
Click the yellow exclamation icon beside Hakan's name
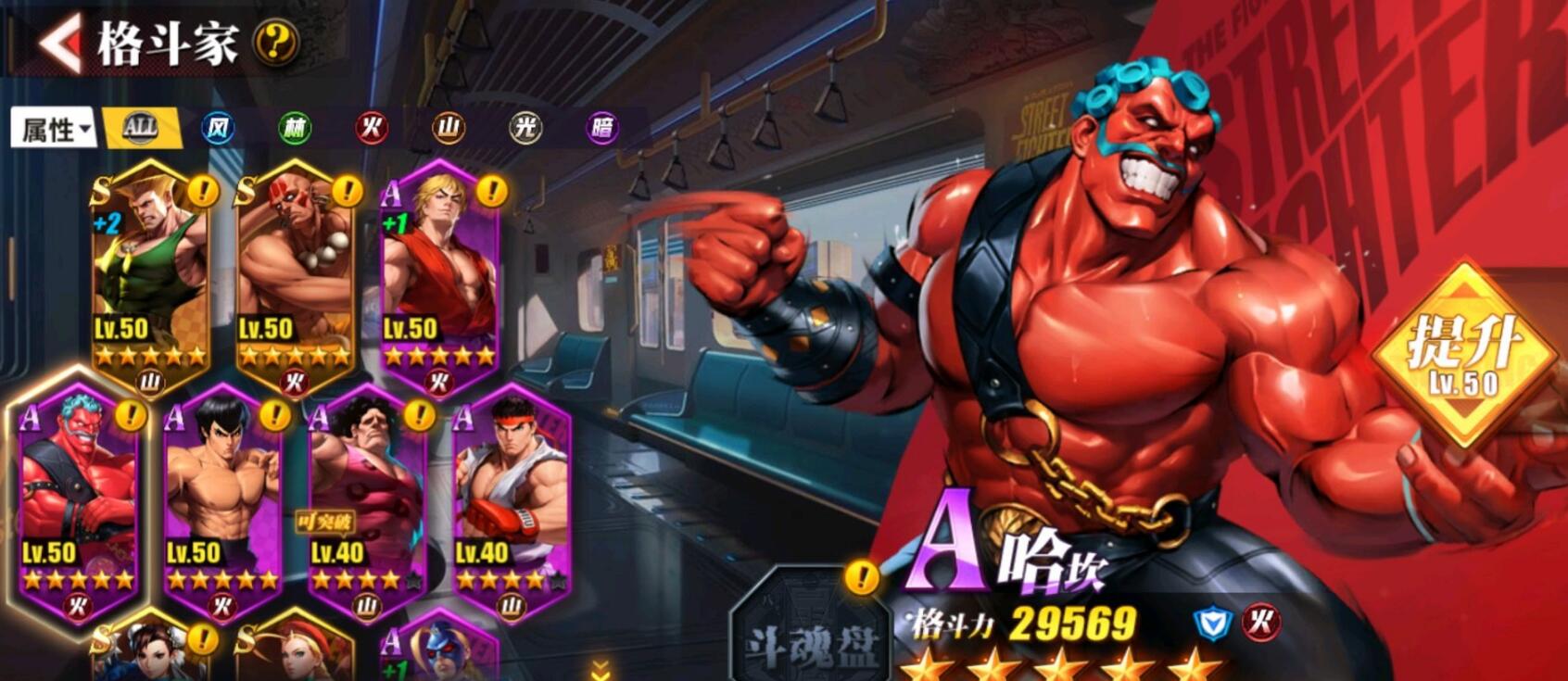860,576
